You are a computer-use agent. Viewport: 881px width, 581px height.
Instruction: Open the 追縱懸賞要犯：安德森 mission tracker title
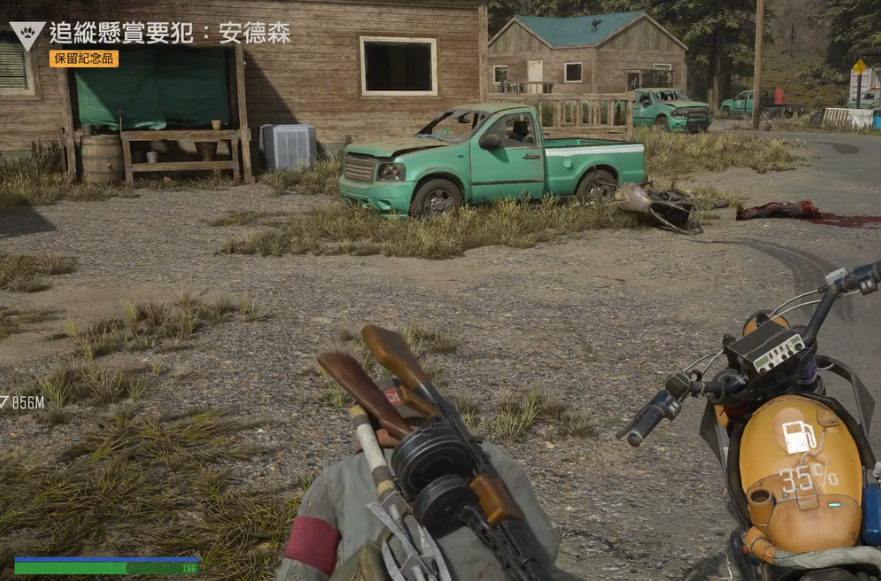170,32
